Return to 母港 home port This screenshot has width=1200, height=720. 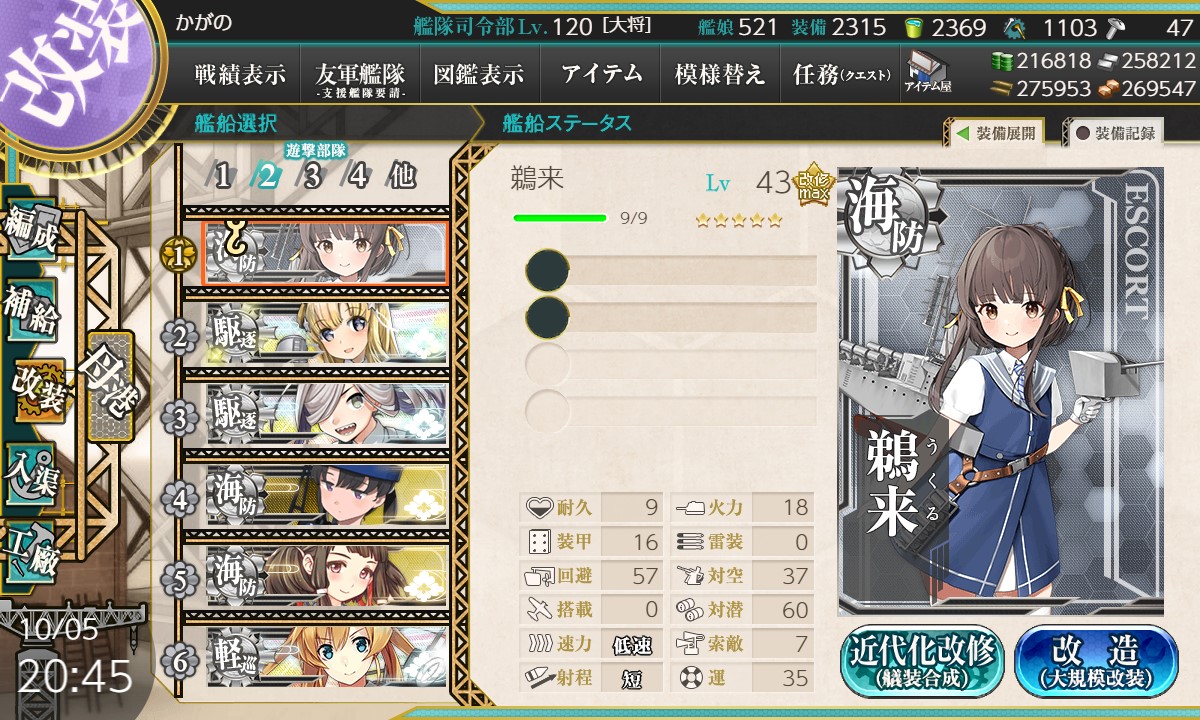pos(108,385)
